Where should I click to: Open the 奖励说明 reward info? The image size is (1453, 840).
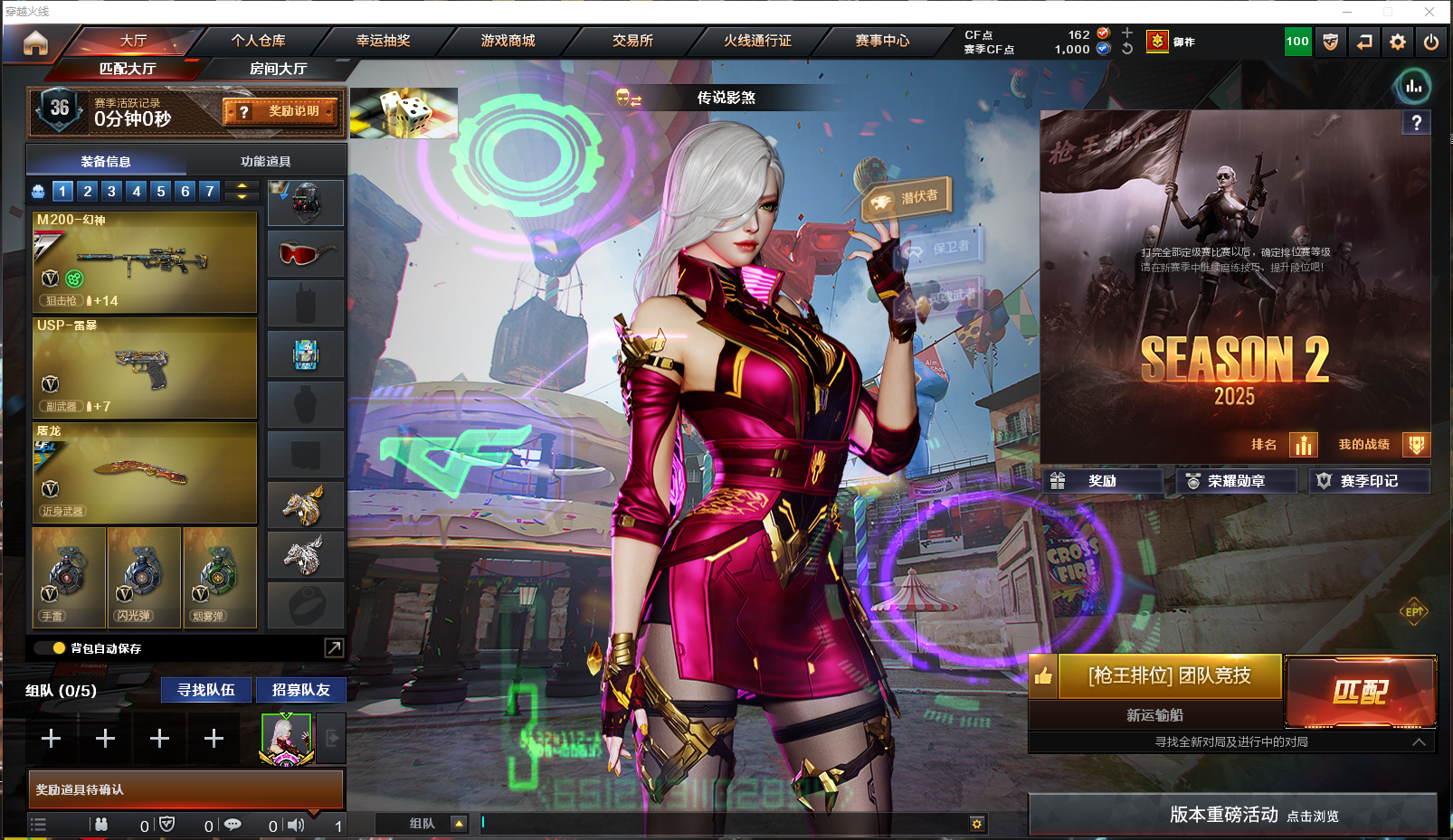[x=281, y=111]
